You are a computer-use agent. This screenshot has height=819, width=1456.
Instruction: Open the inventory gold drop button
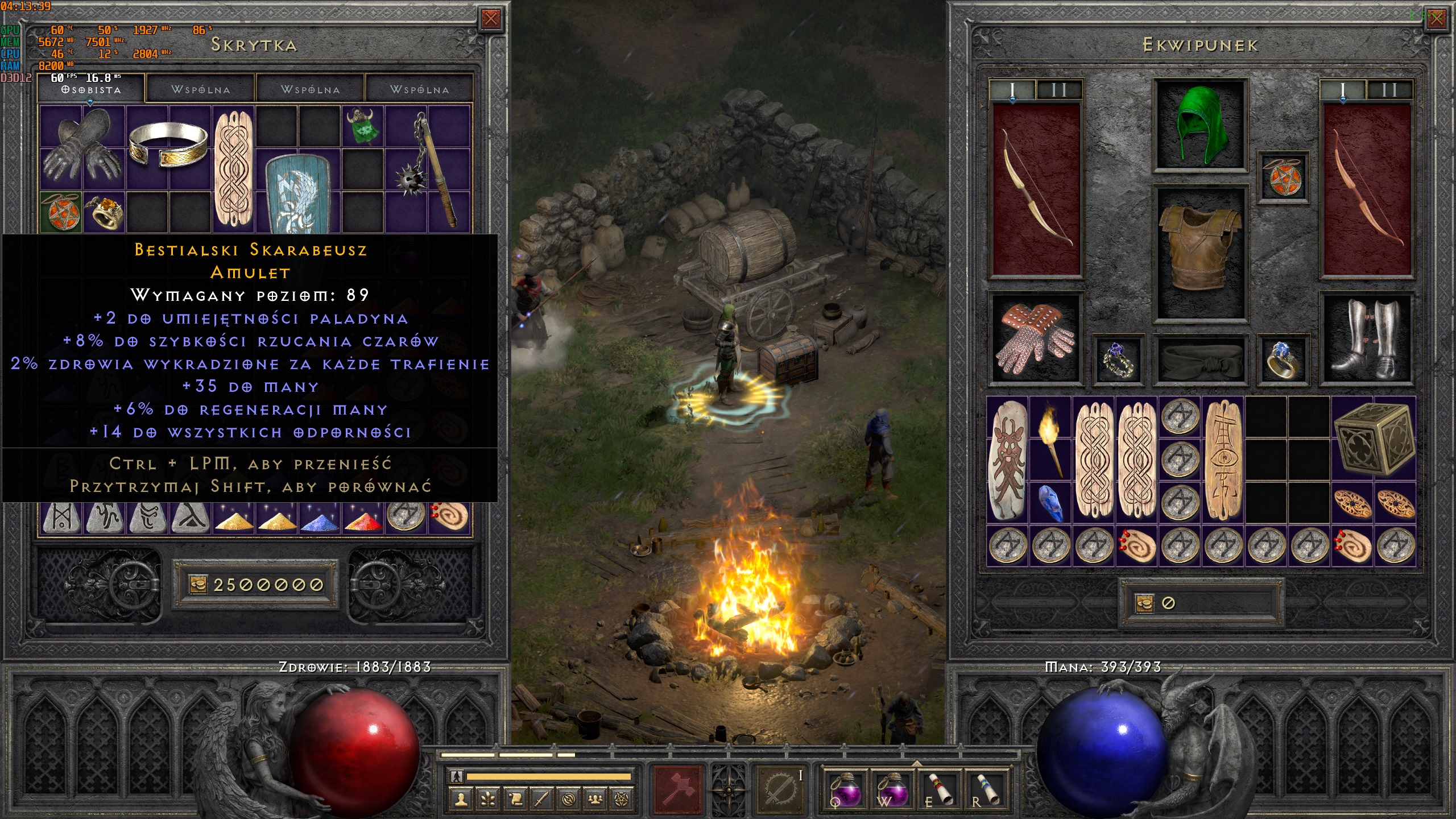click(x=1144, y=603)
